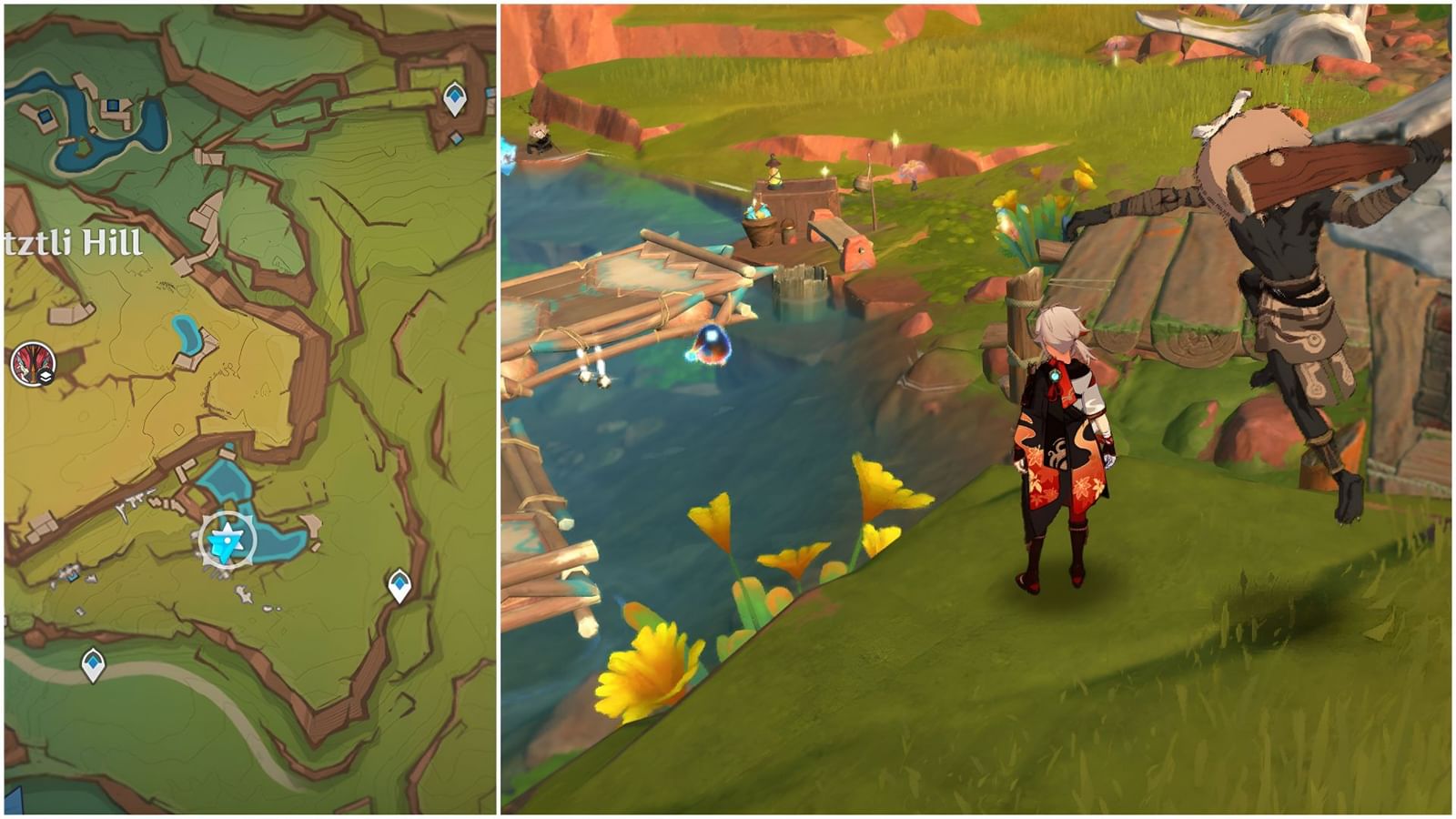Select the teleport waypoint along the lower road

(x=92, y=662)
